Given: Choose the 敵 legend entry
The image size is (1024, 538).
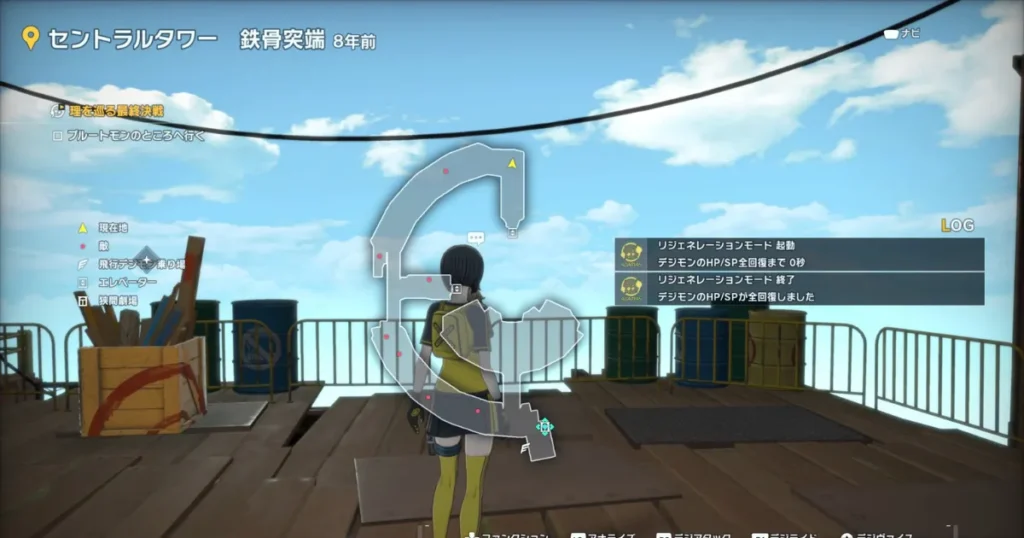Looking at the screenshot, I should [103, 245].
